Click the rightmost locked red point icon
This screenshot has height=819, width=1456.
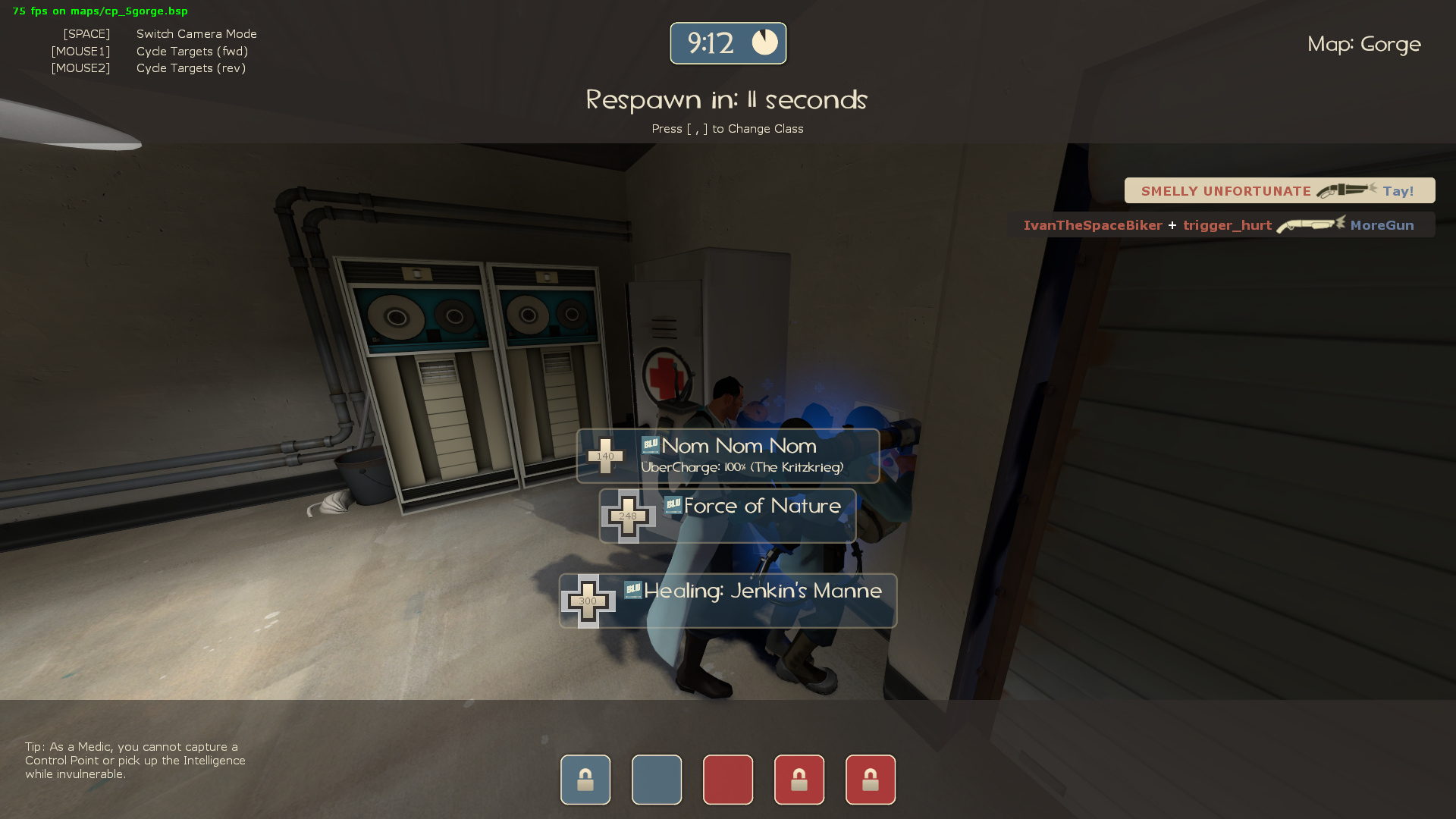click(x=870, y=779)
